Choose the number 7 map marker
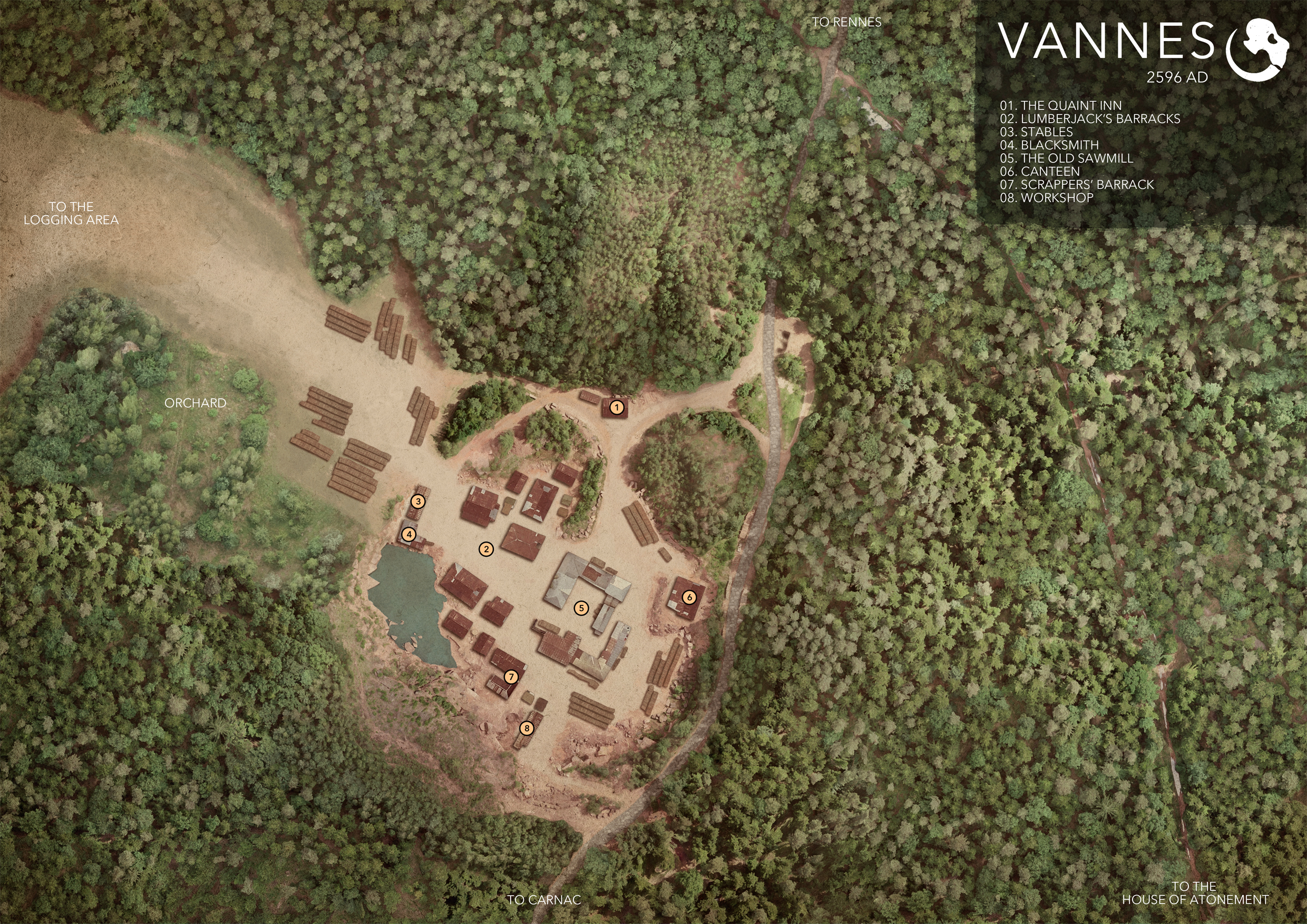 (511, 676)
